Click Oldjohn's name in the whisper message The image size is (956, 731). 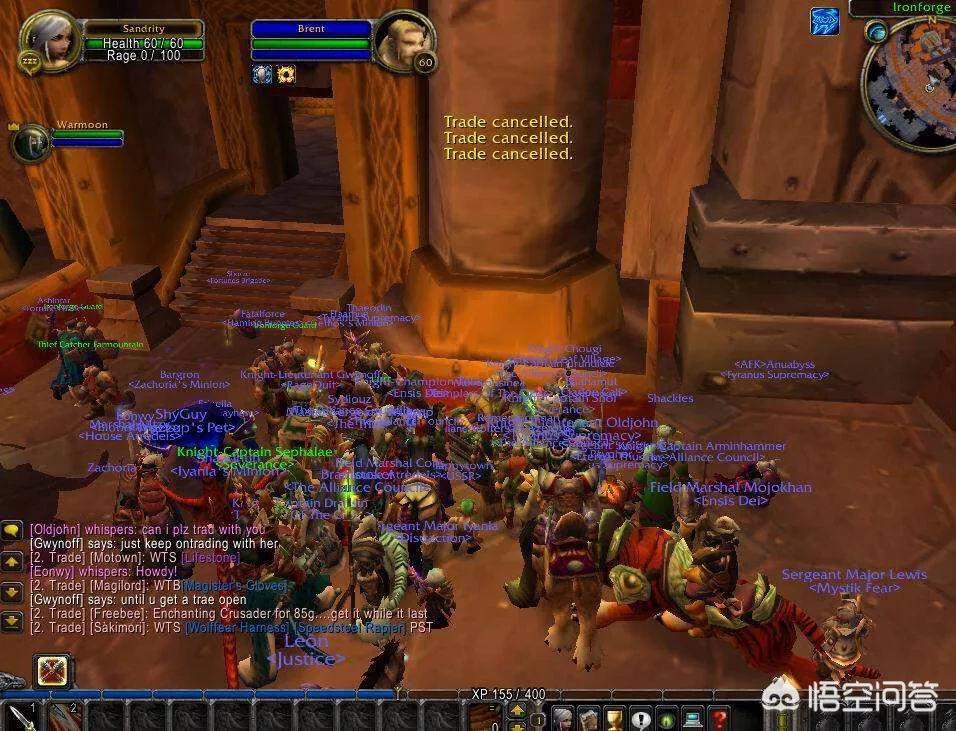[x=54, y=529]
